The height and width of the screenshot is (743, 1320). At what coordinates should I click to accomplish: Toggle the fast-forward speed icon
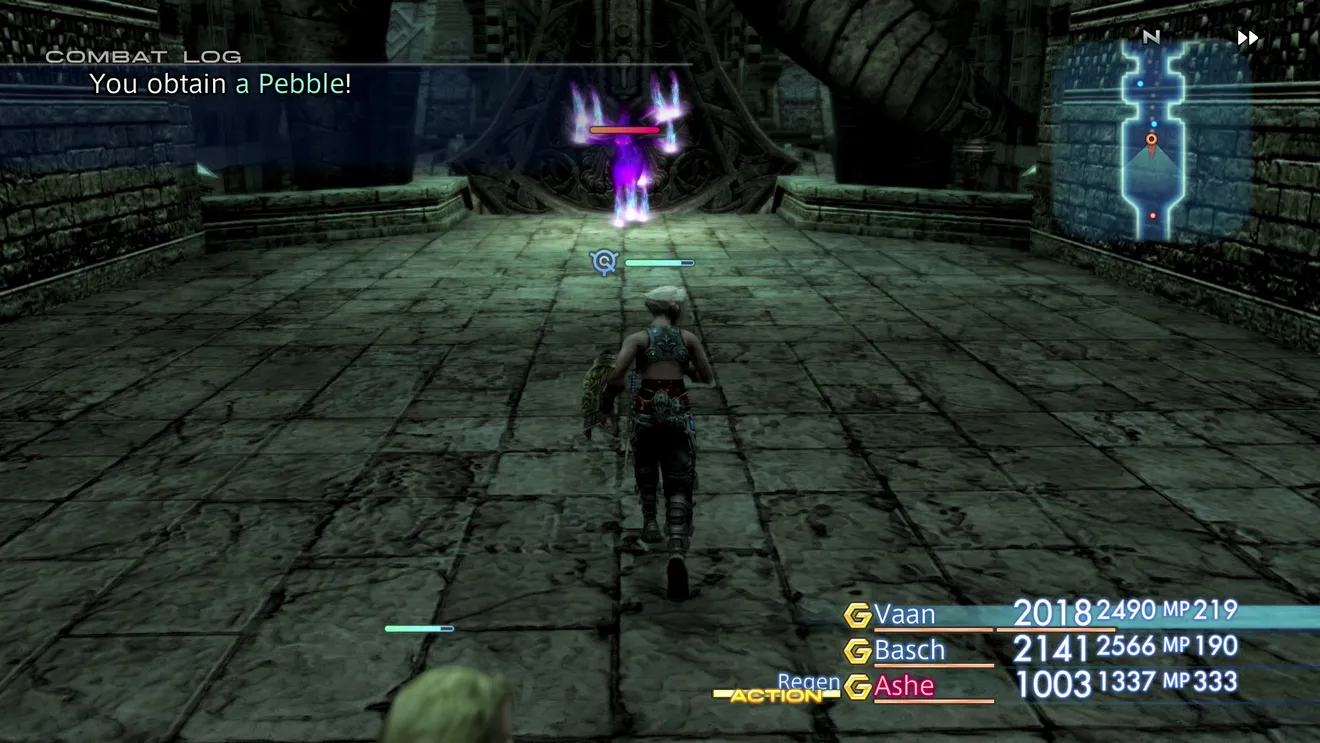[x=1247, y=38]
